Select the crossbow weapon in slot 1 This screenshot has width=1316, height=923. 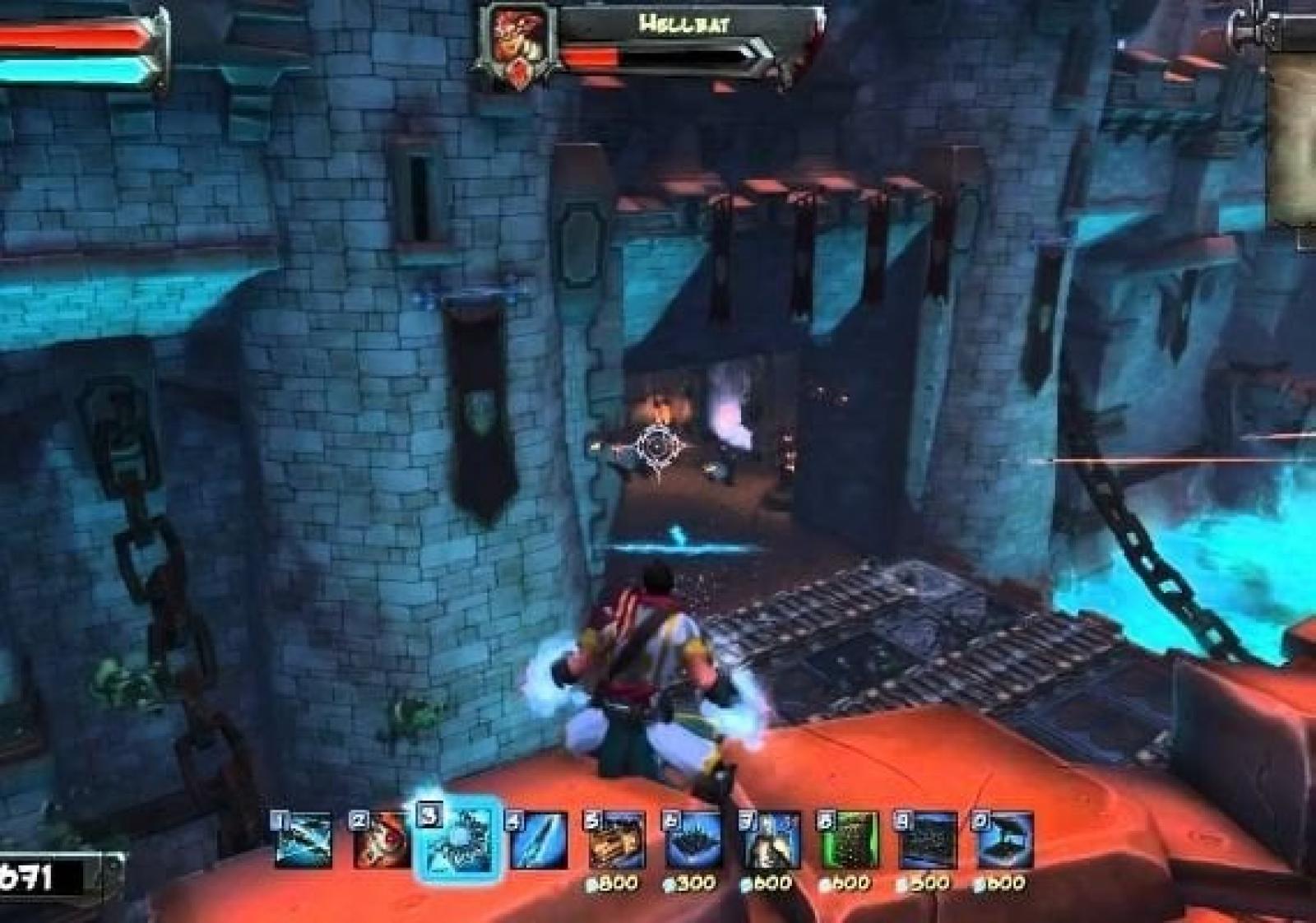(304, 840)
